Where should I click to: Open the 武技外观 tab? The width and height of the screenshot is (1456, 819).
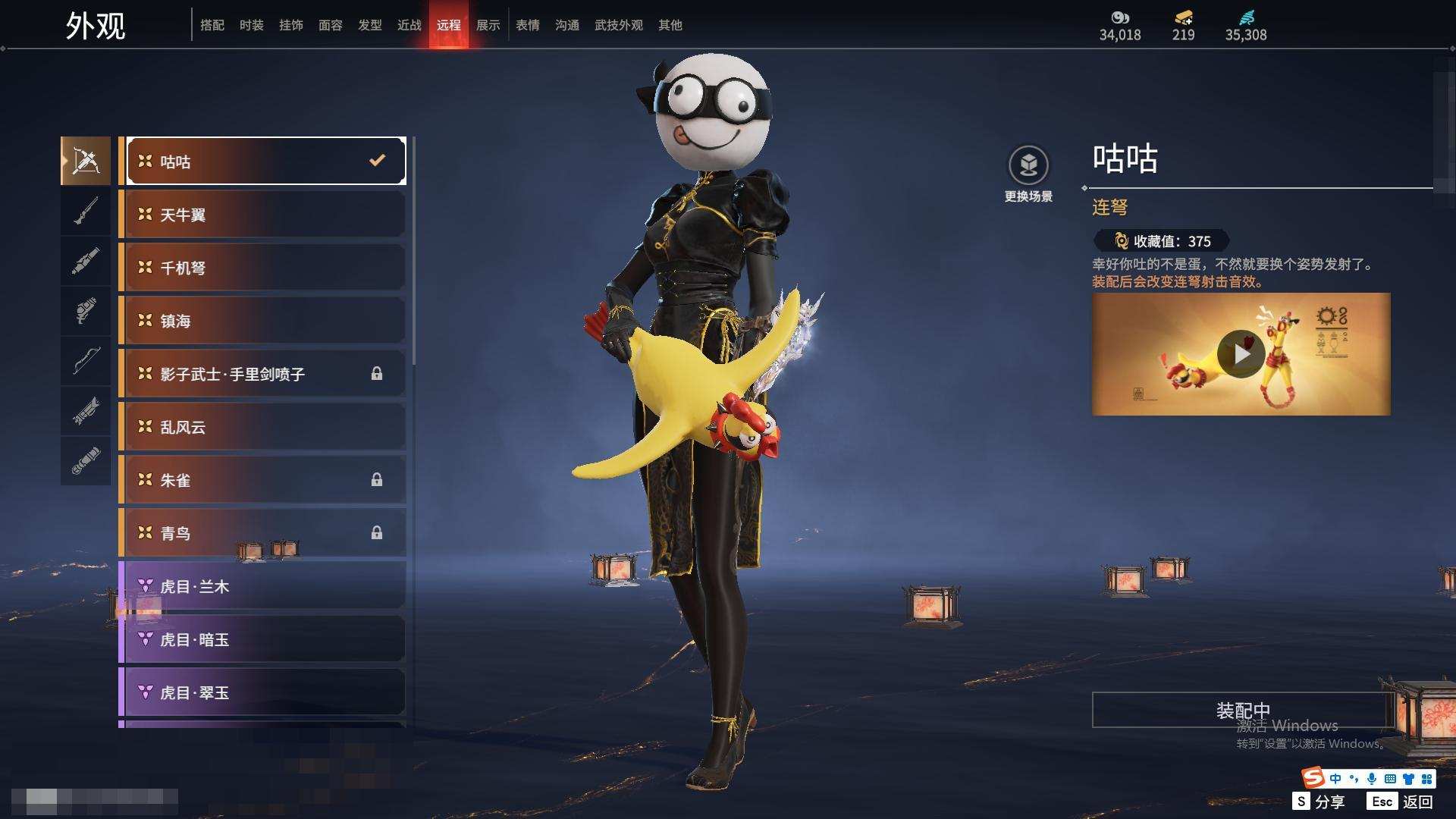(618, 25)
